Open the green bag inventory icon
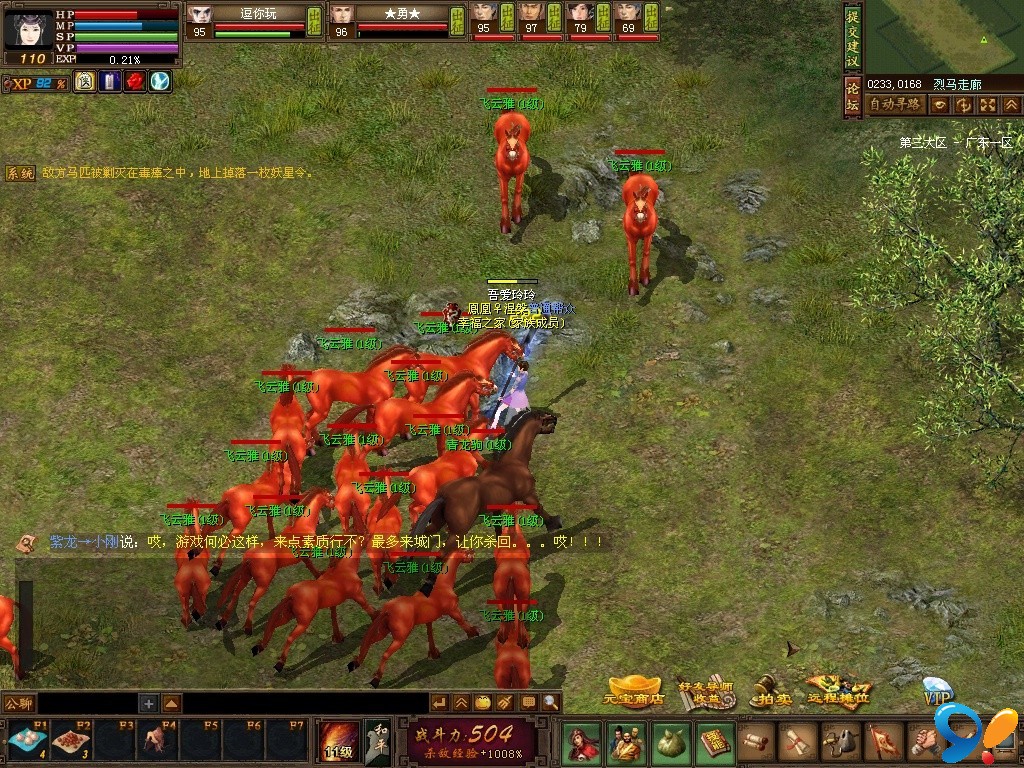Image resolution: width=1024 pixels, height=768 pixels. point(669,743)
